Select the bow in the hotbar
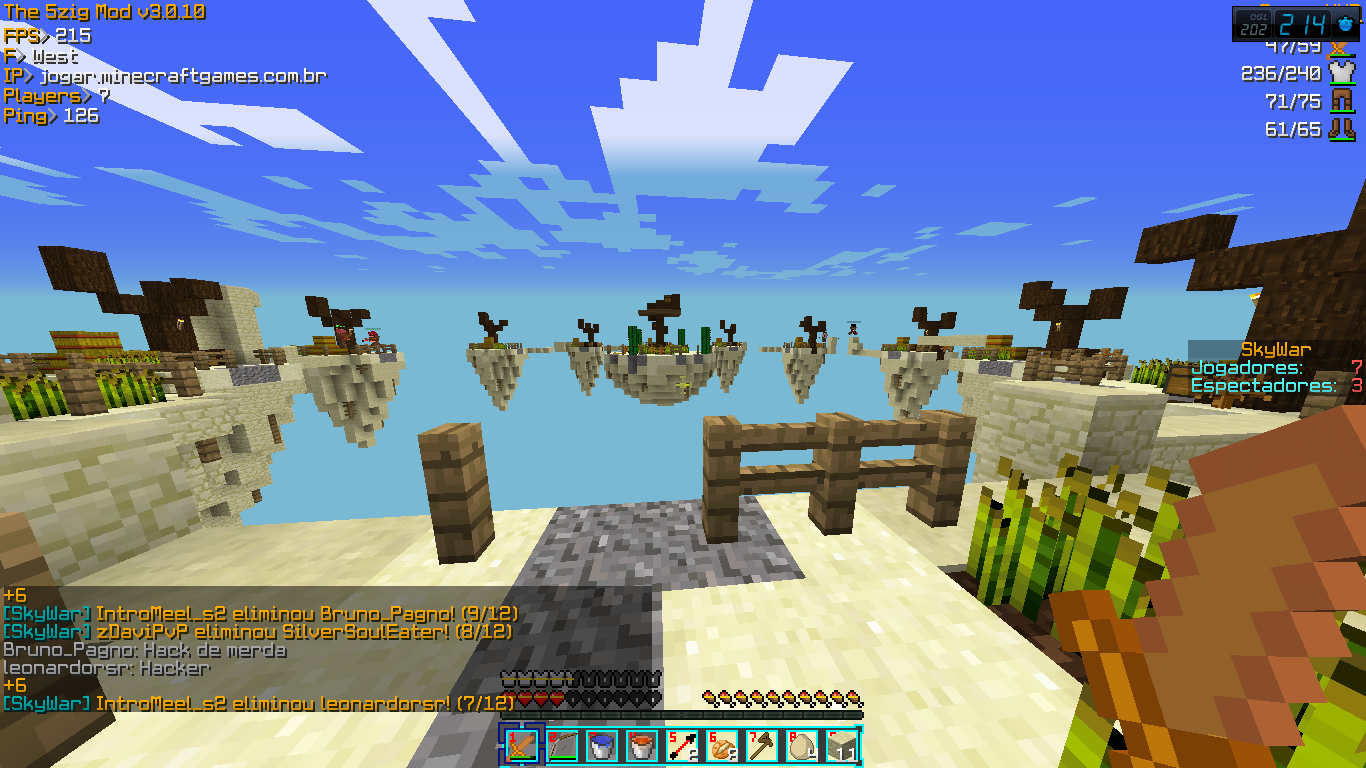The height and width of the screenshot is (768, 1366). tap(562, 745)
